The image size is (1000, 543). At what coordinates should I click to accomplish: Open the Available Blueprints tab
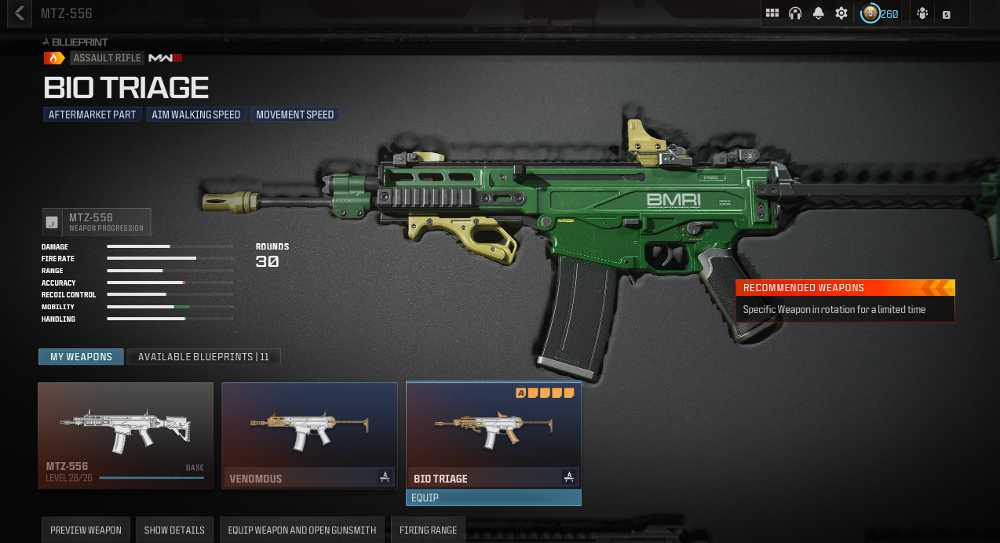click(204, 357)
